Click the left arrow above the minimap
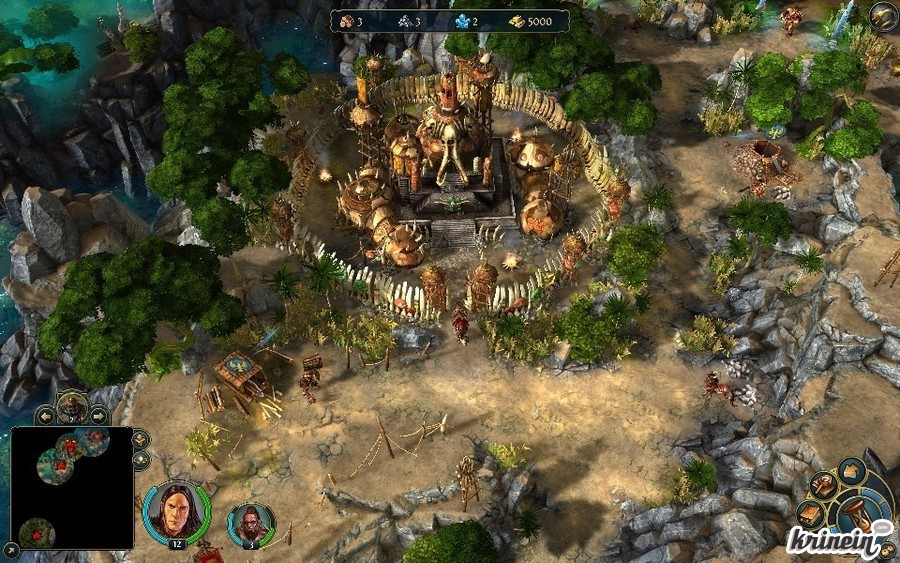 click(44, 414)
